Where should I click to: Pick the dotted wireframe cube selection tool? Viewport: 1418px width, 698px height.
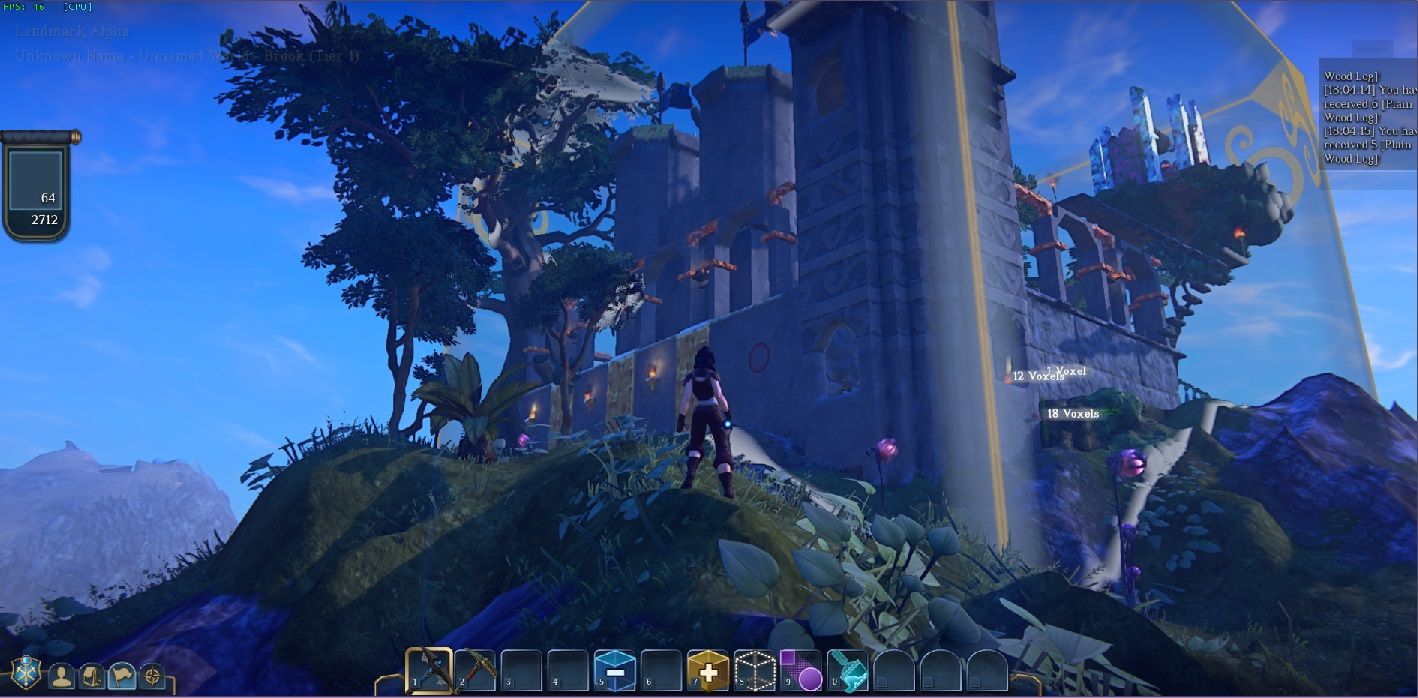(754, 670)
